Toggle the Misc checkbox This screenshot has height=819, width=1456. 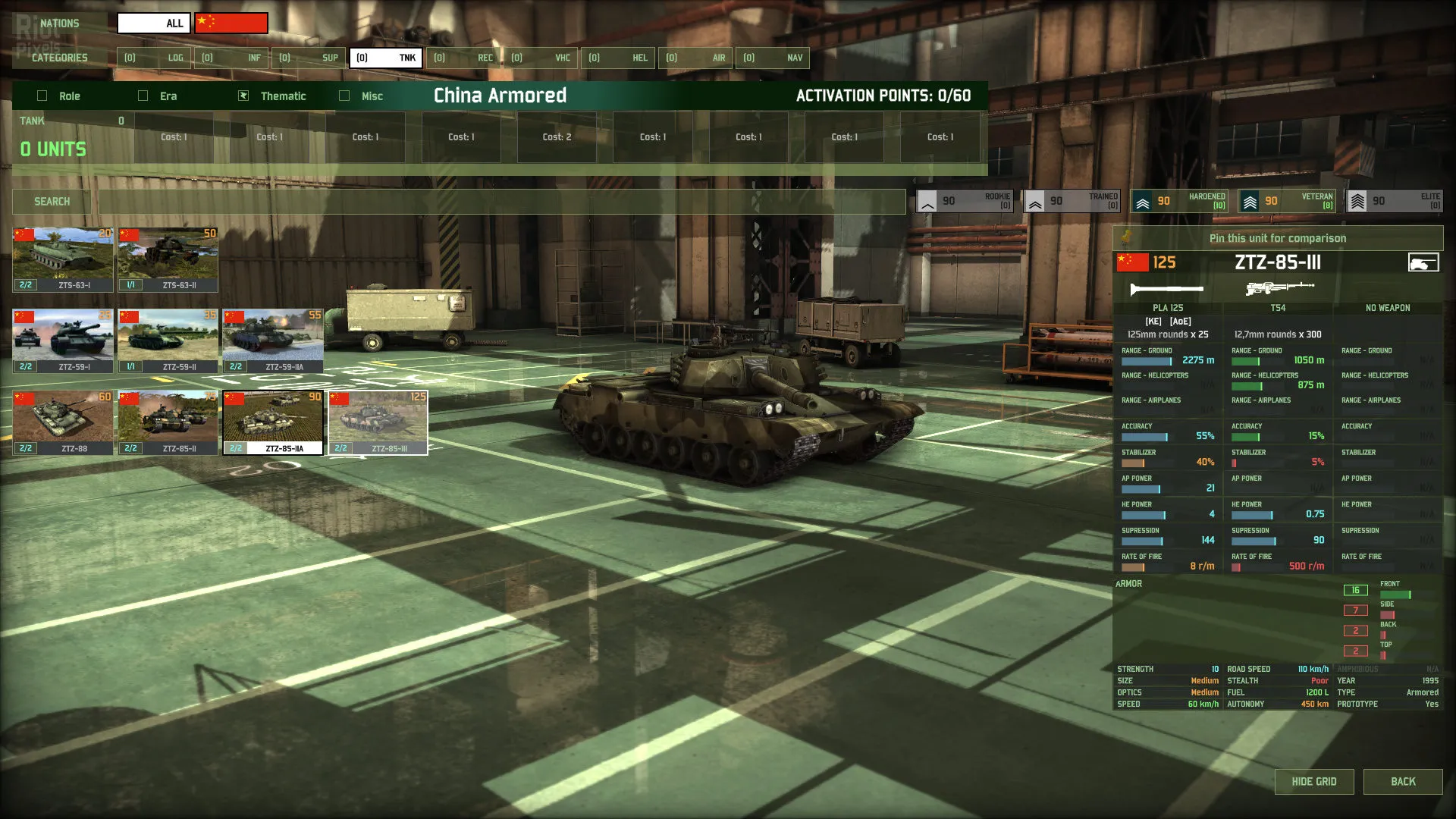click(344, 96)
